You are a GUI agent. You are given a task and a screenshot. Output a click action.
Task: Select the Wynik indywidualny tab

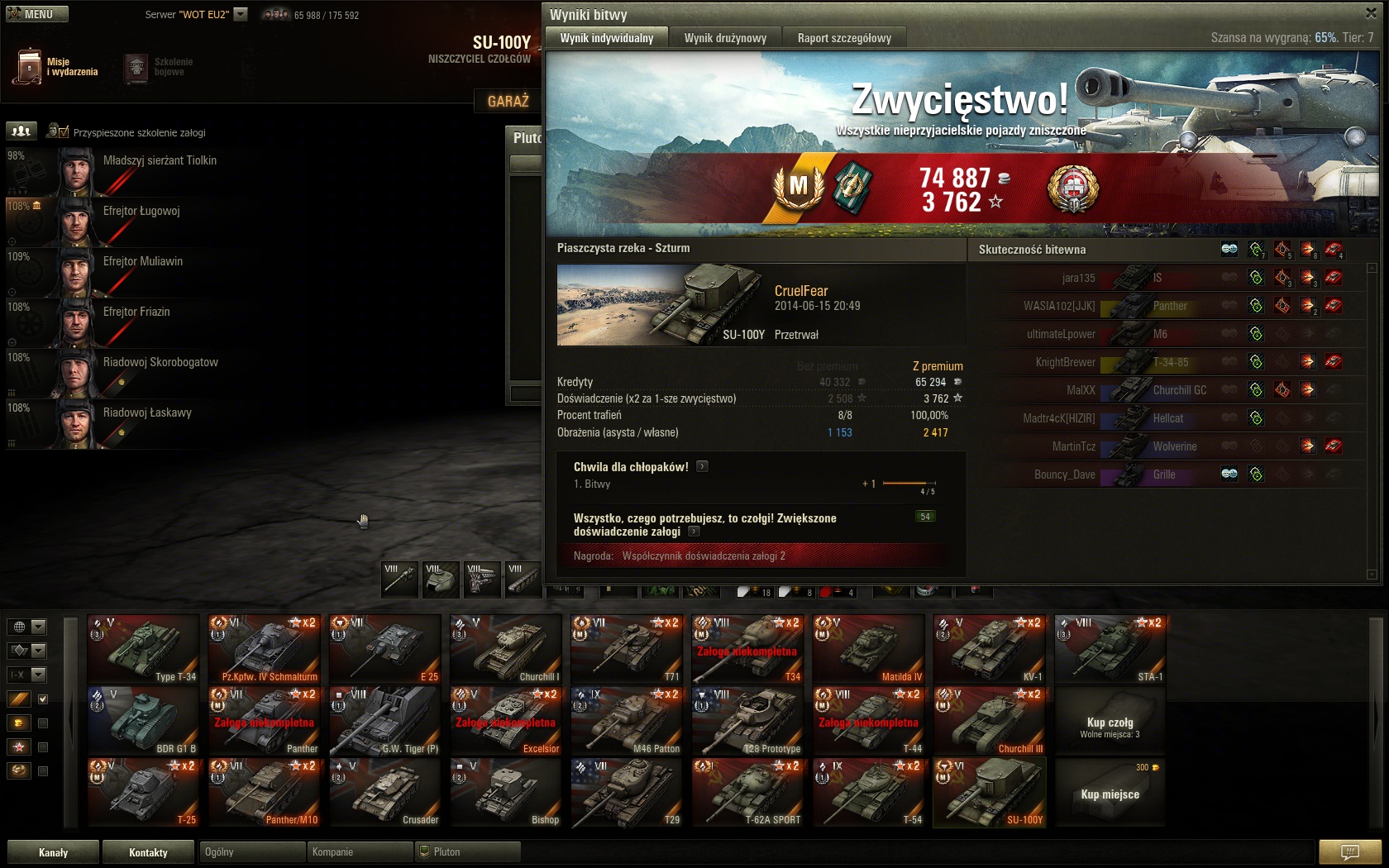pos(606,38)
